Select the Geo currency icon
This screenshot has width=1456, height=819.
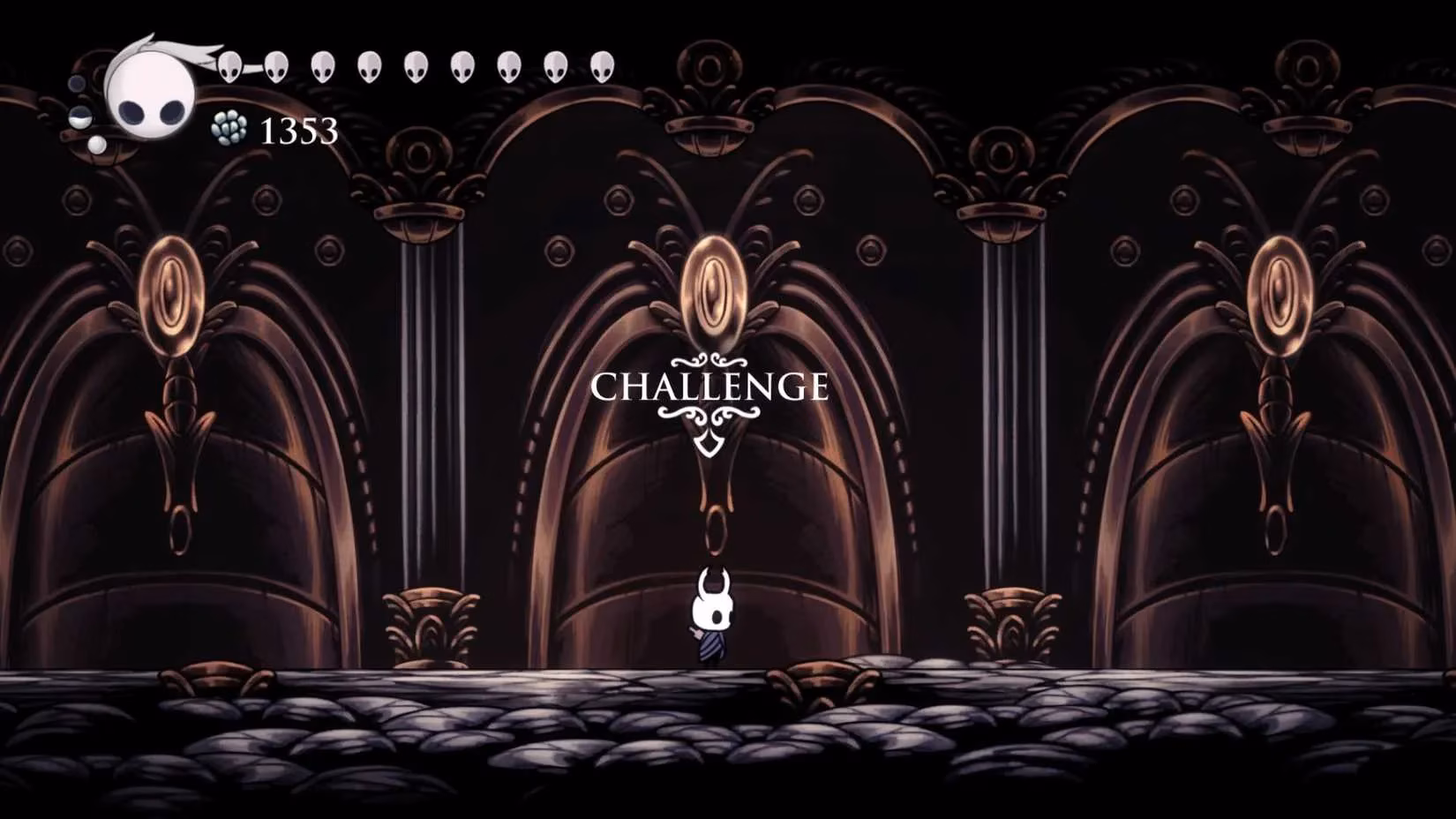click(x=228, y=128)
